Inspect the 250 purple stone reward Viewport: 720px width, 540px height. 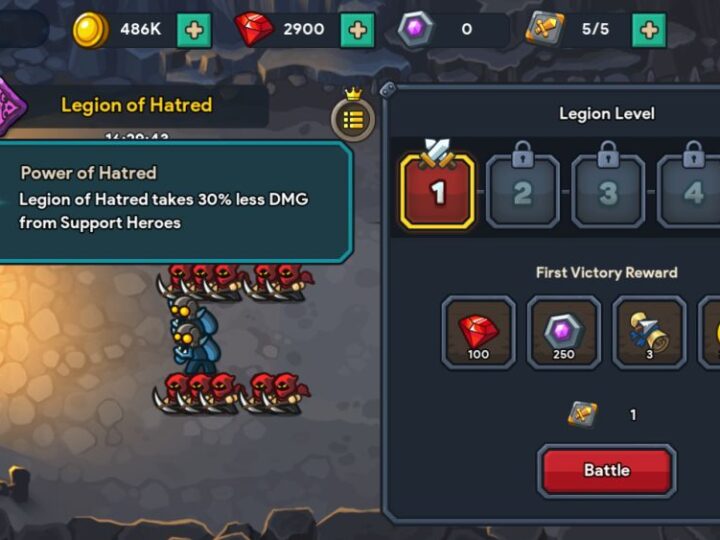click(x=564, y=332)
